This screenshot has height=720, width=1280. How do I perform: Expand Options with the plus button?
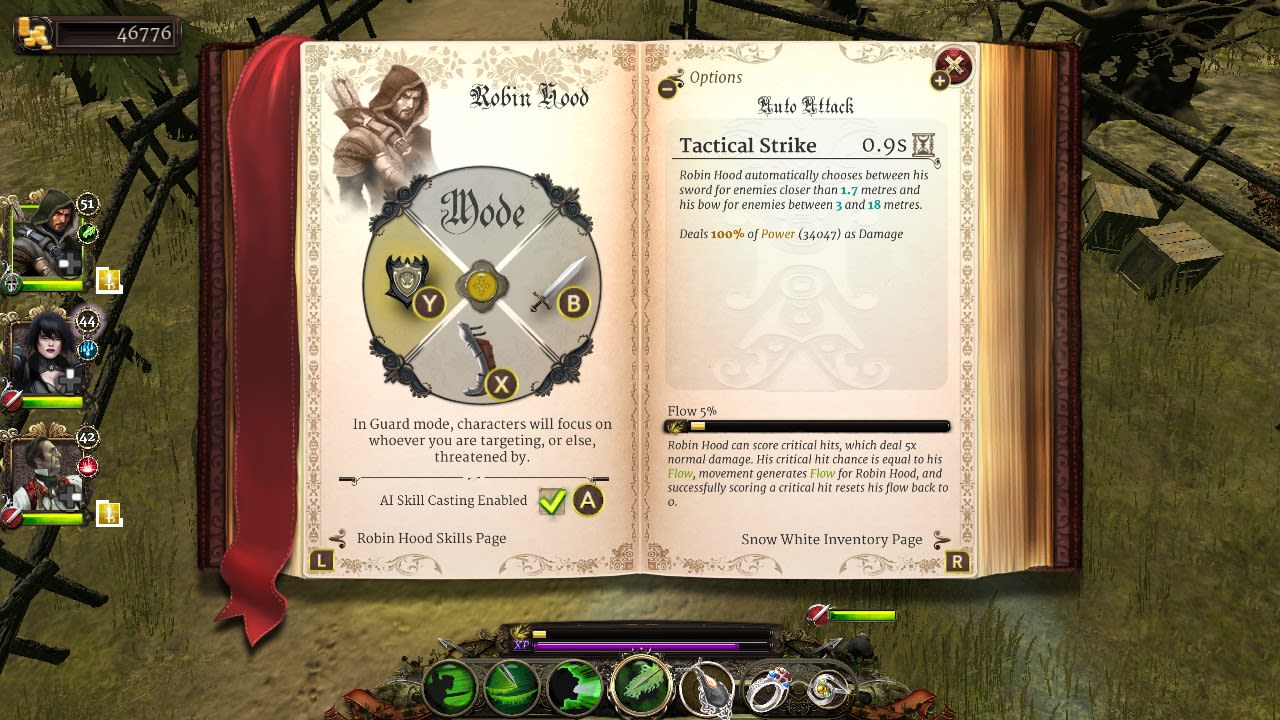(x=940, y=80)
